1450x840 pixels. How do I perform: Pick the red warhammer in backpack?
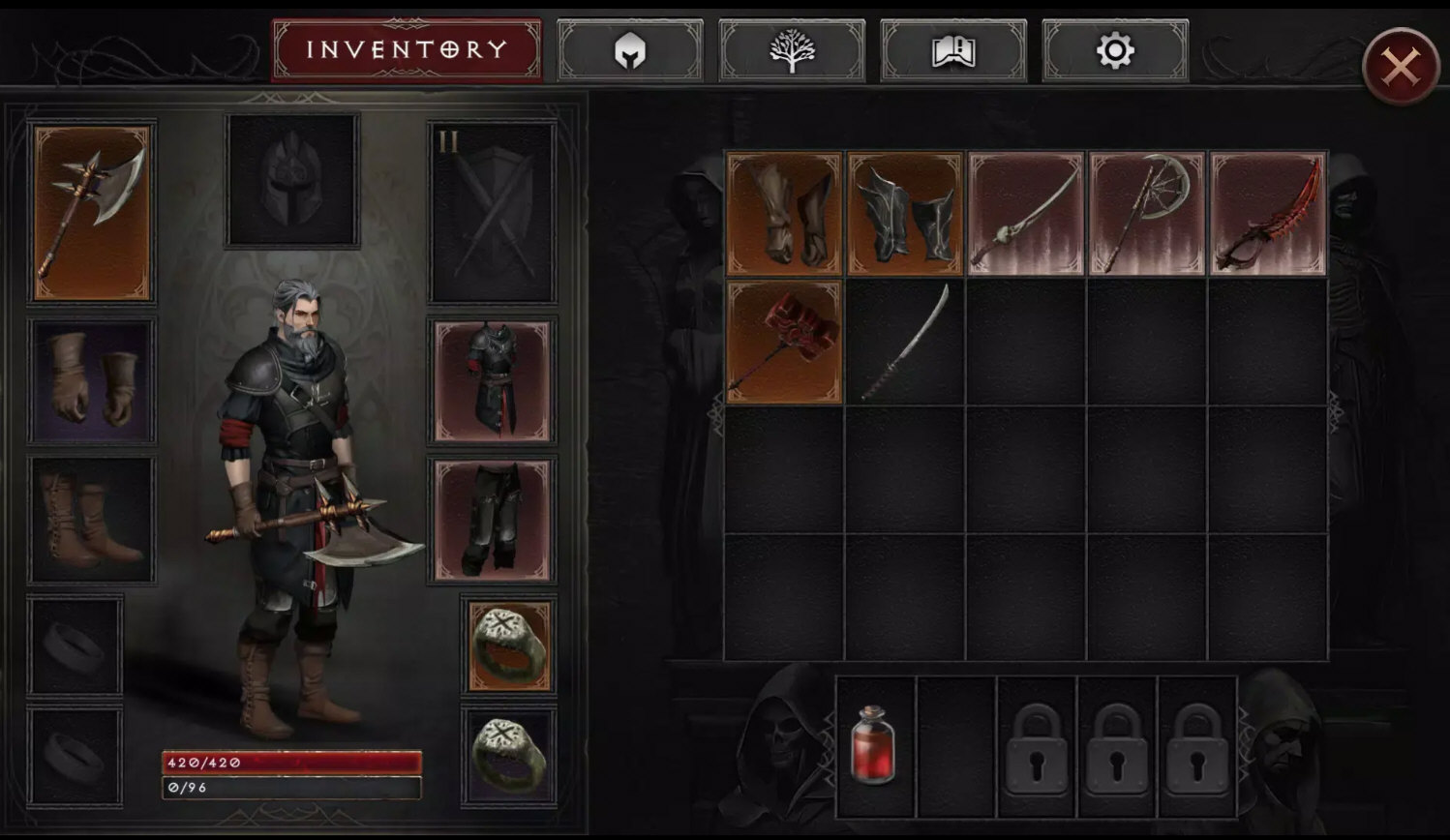pyautogui.click(x=784, y=342)
